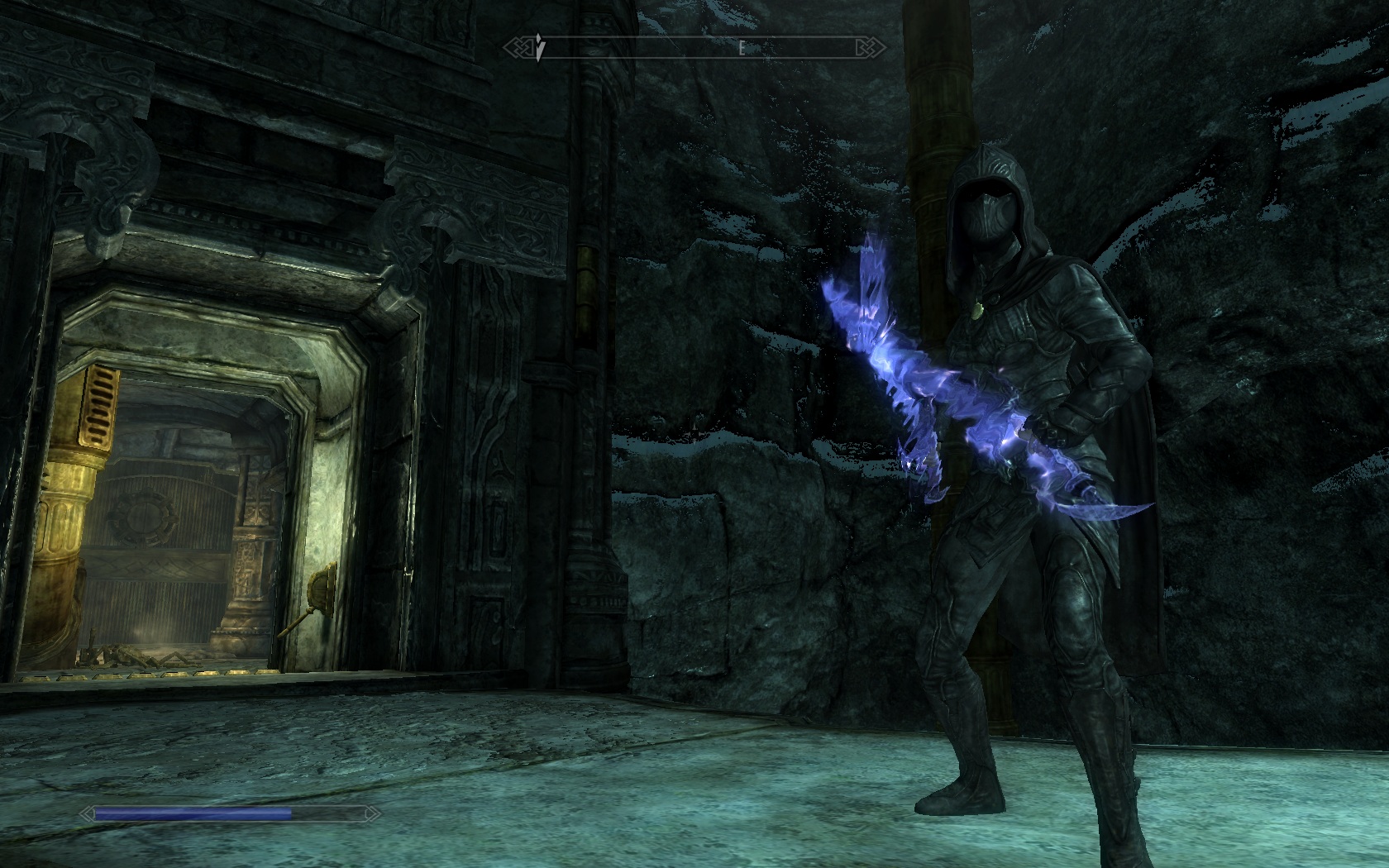Select the East heading on the compass bar
Viewport: 1389px width, 868px height.
coord(742,48)
